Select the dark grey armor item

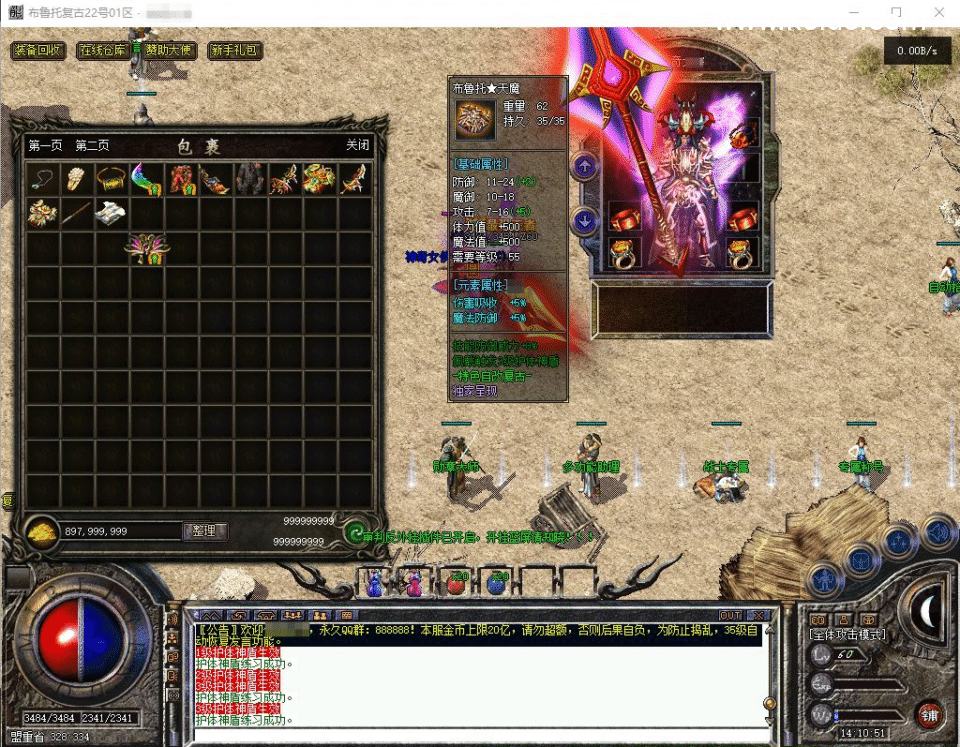coord(249,180)
